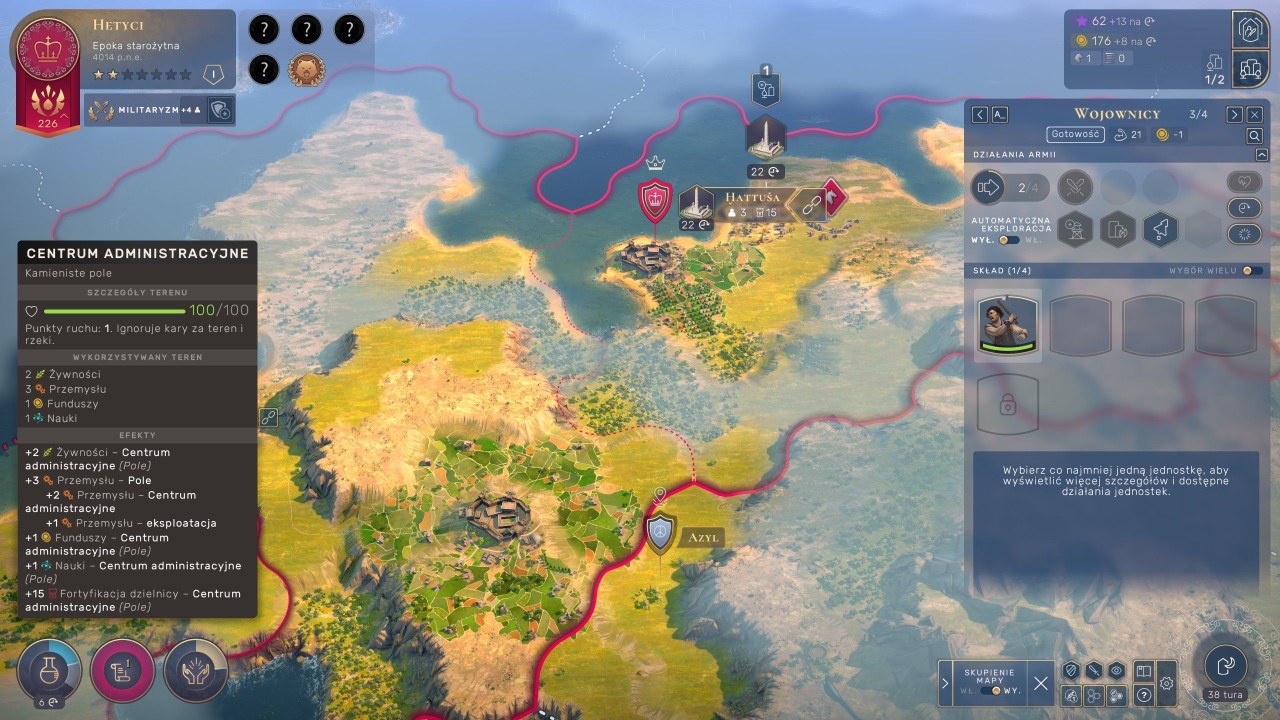The height and width of the screenshot is (720, 1280).
Task: Toggle Automatyczna eksploracja switch
Action: pos(1009,240)
